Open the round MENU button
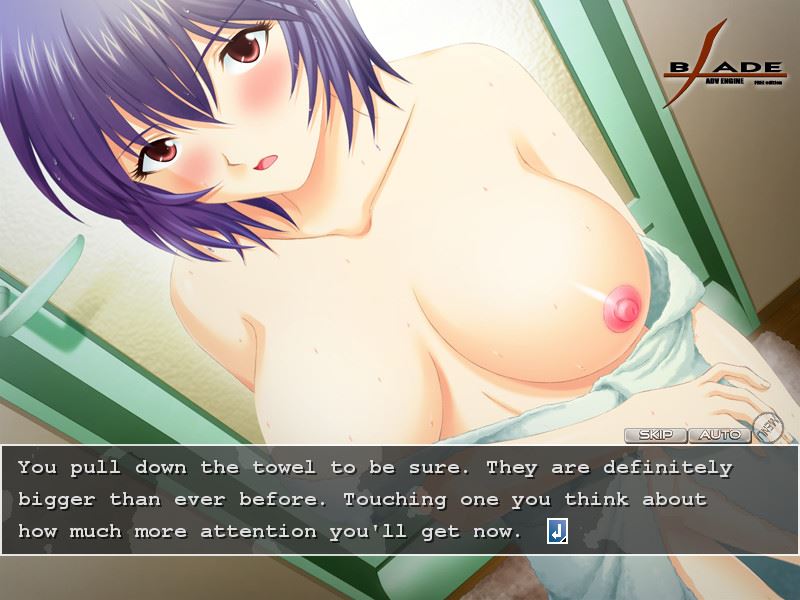Screen dimensions: 800x600 point(767,427)
